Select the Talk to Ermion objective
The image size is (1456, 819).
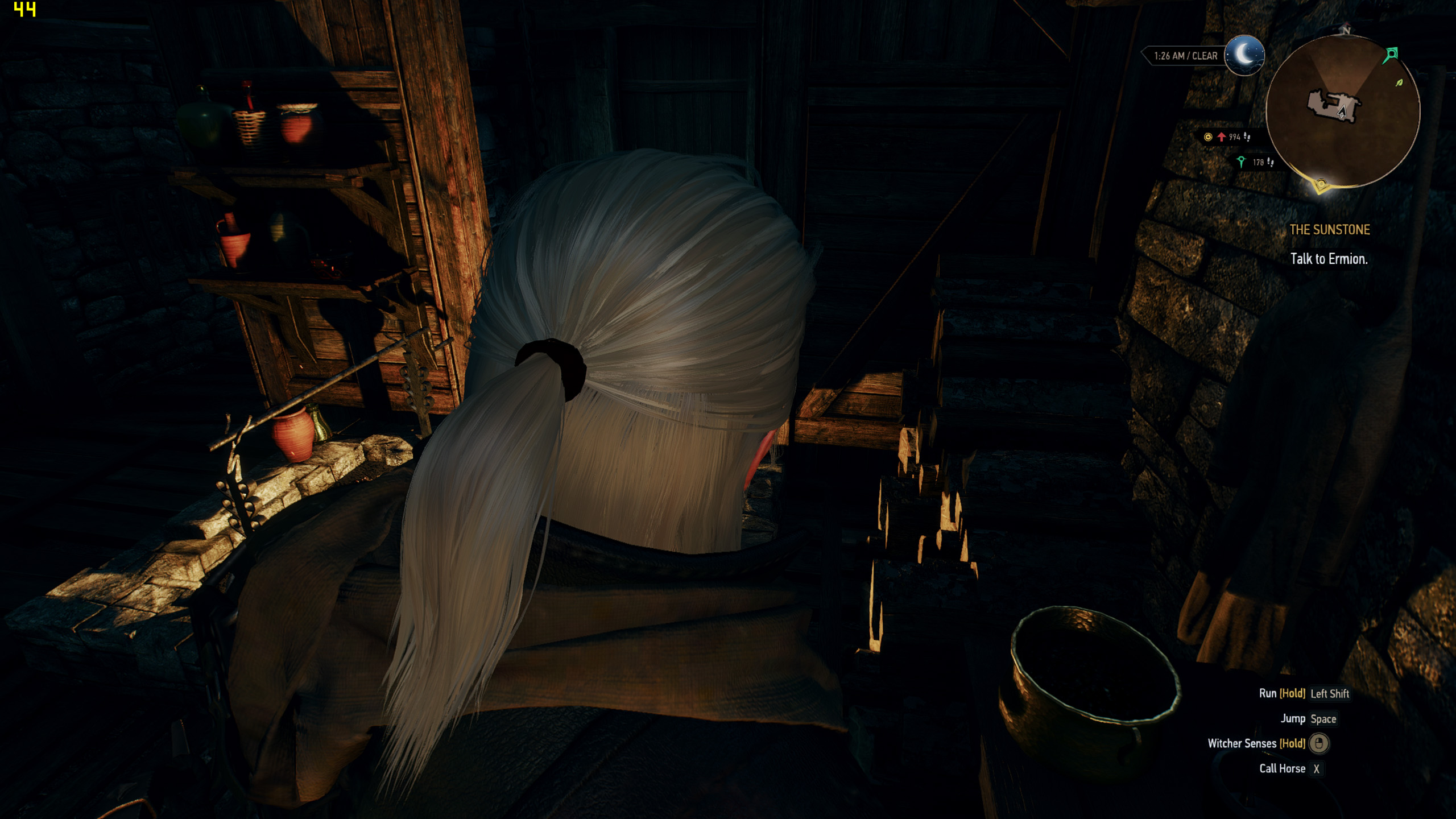click(x=1329, y=259)
